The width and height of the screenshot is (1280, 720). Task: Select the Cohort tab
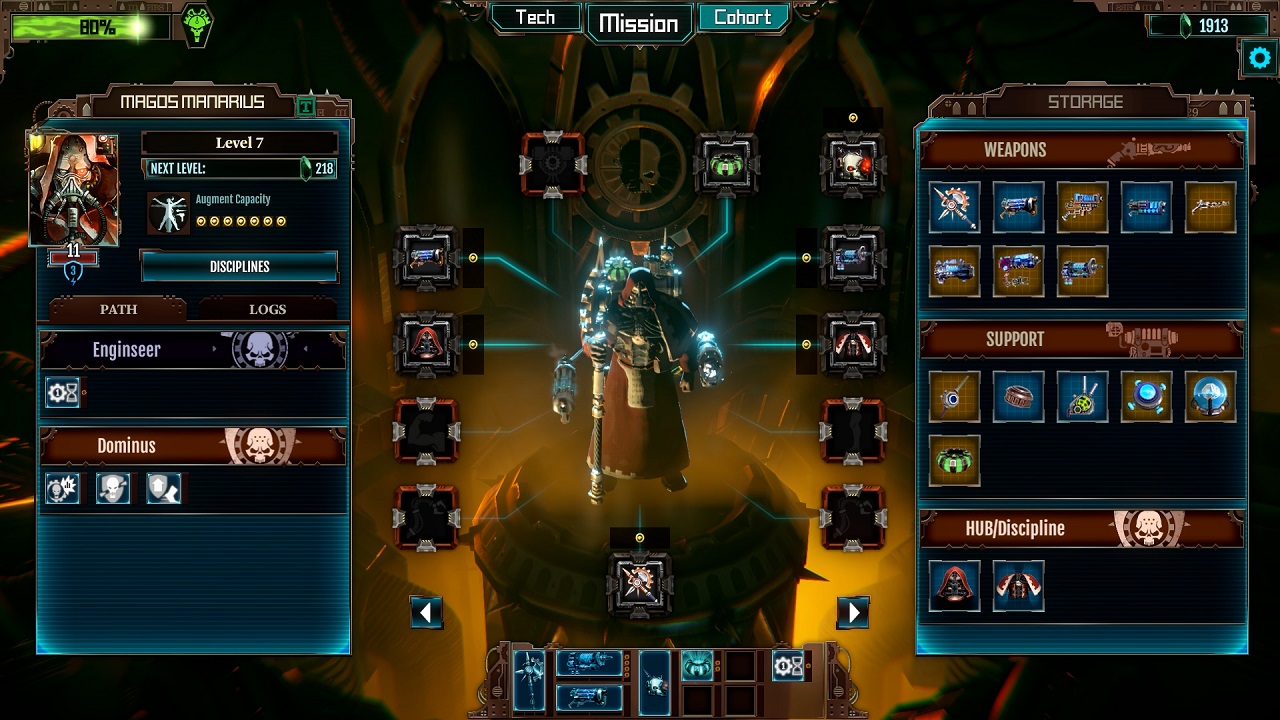(742, 18)
